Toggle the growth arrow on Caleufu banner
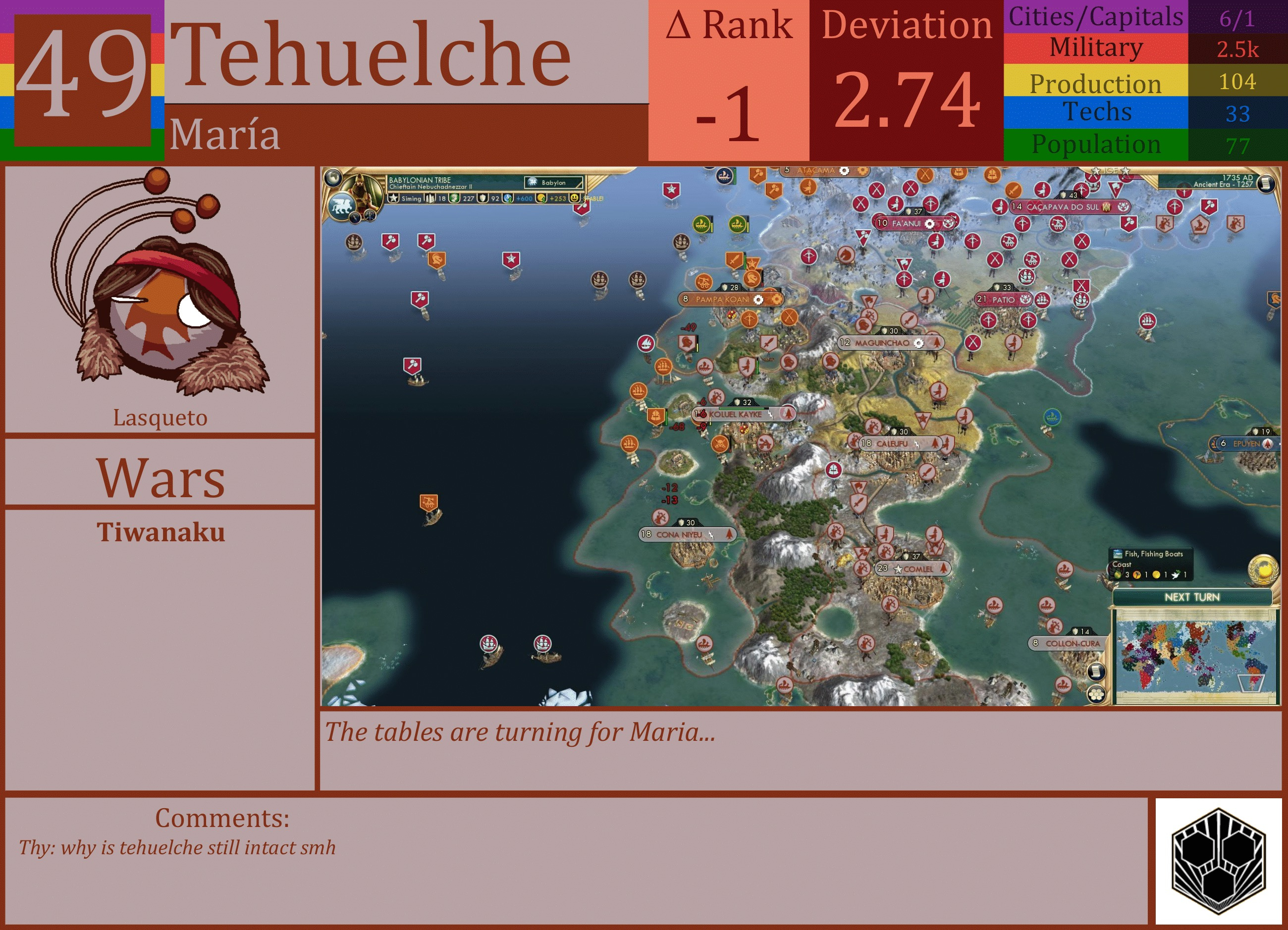The image size is (1288, 930). point(935,443)
